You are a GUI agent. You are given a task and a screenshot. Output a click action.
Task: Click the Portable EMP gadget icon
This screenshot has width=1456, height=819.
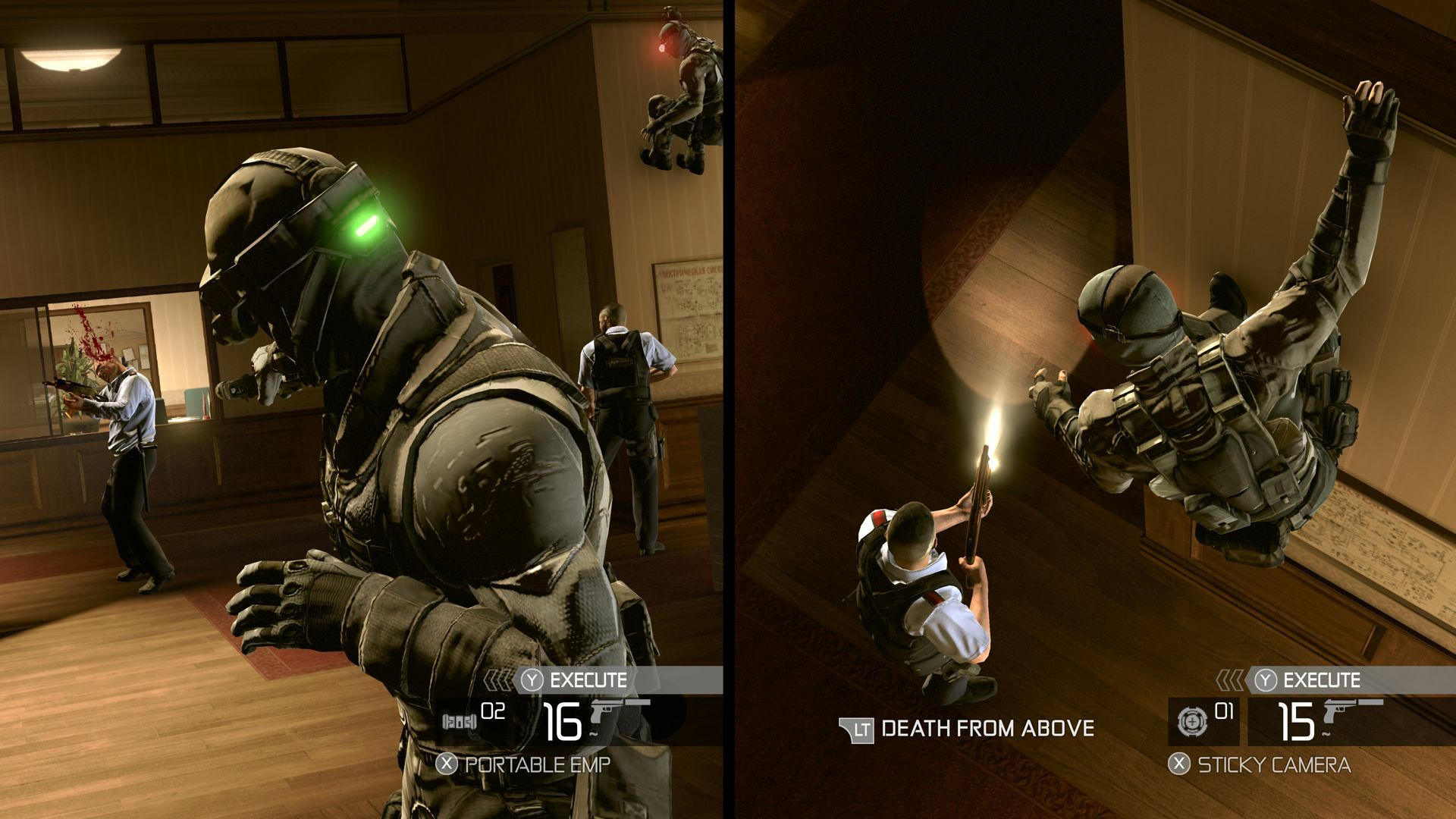pos(460,721)
